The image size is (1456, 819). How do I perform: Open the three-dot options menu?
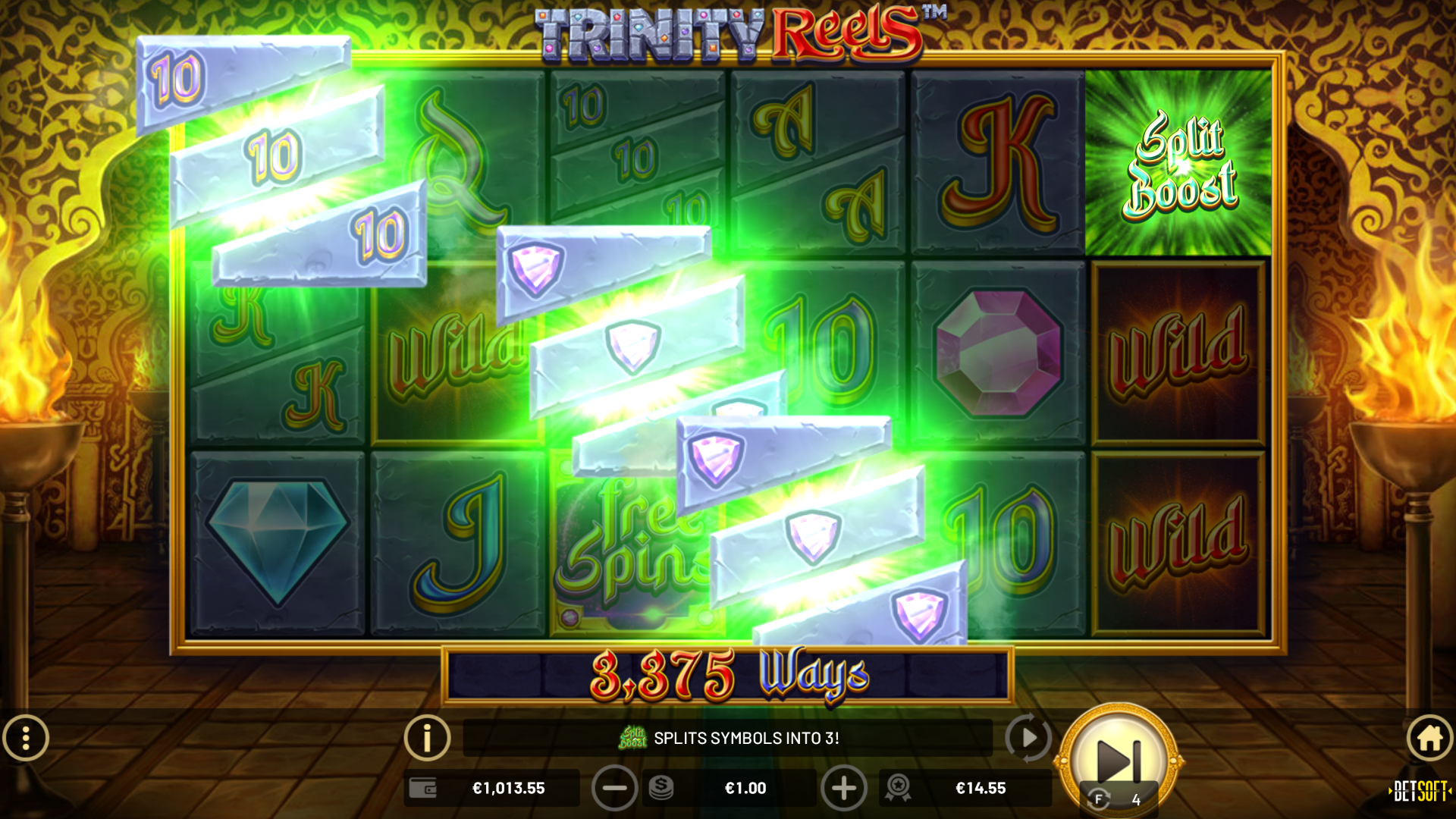pyautogui.click(x=26, y=738)
